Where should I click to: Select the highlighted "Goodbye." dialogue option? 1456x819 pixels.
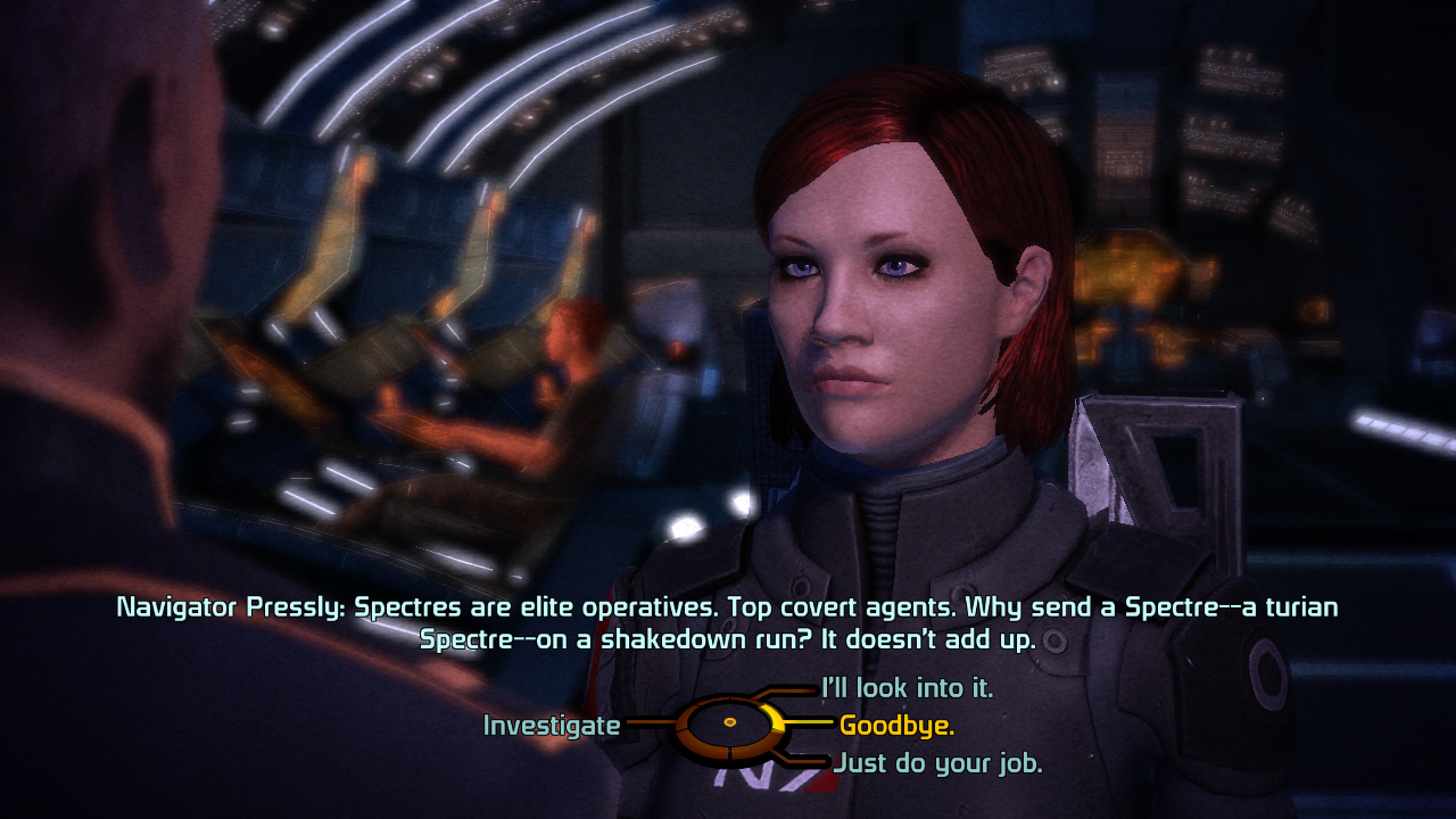pos(896,725)
